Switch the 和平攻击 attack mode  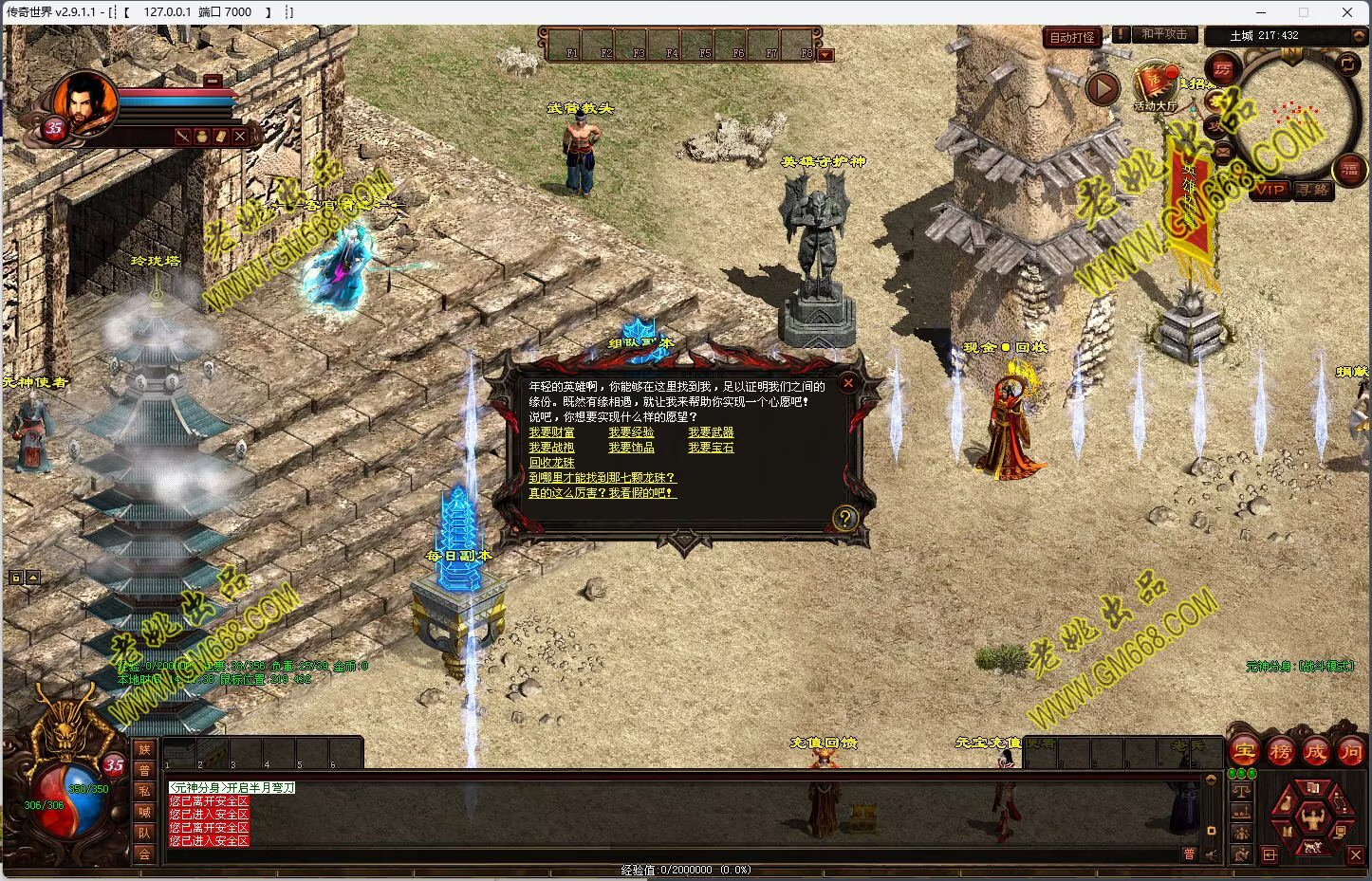[1163, 34]
